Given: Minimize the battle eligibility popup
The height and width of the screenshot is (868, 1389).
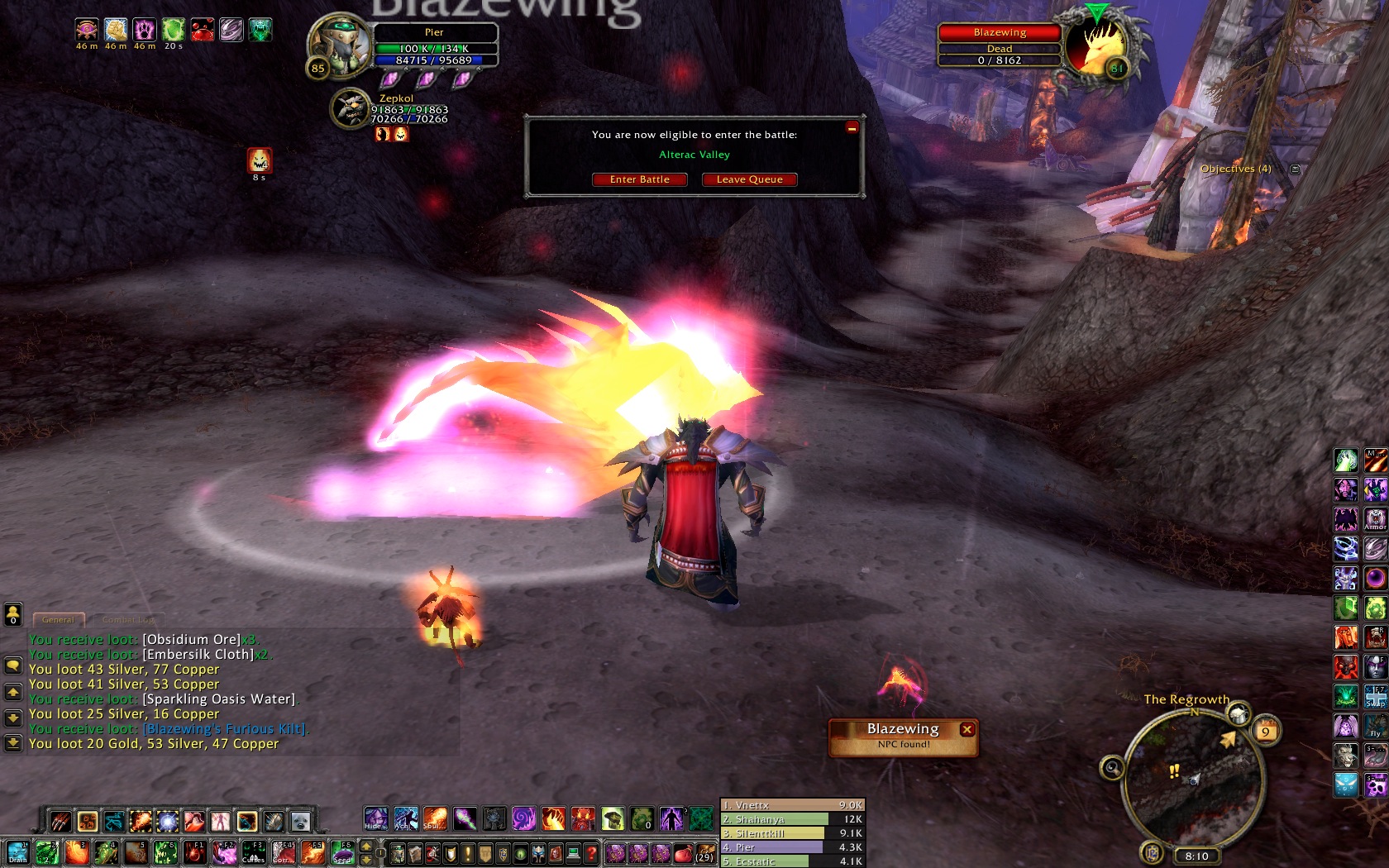Looking at the screenshot, I should [x=852, y=127].
